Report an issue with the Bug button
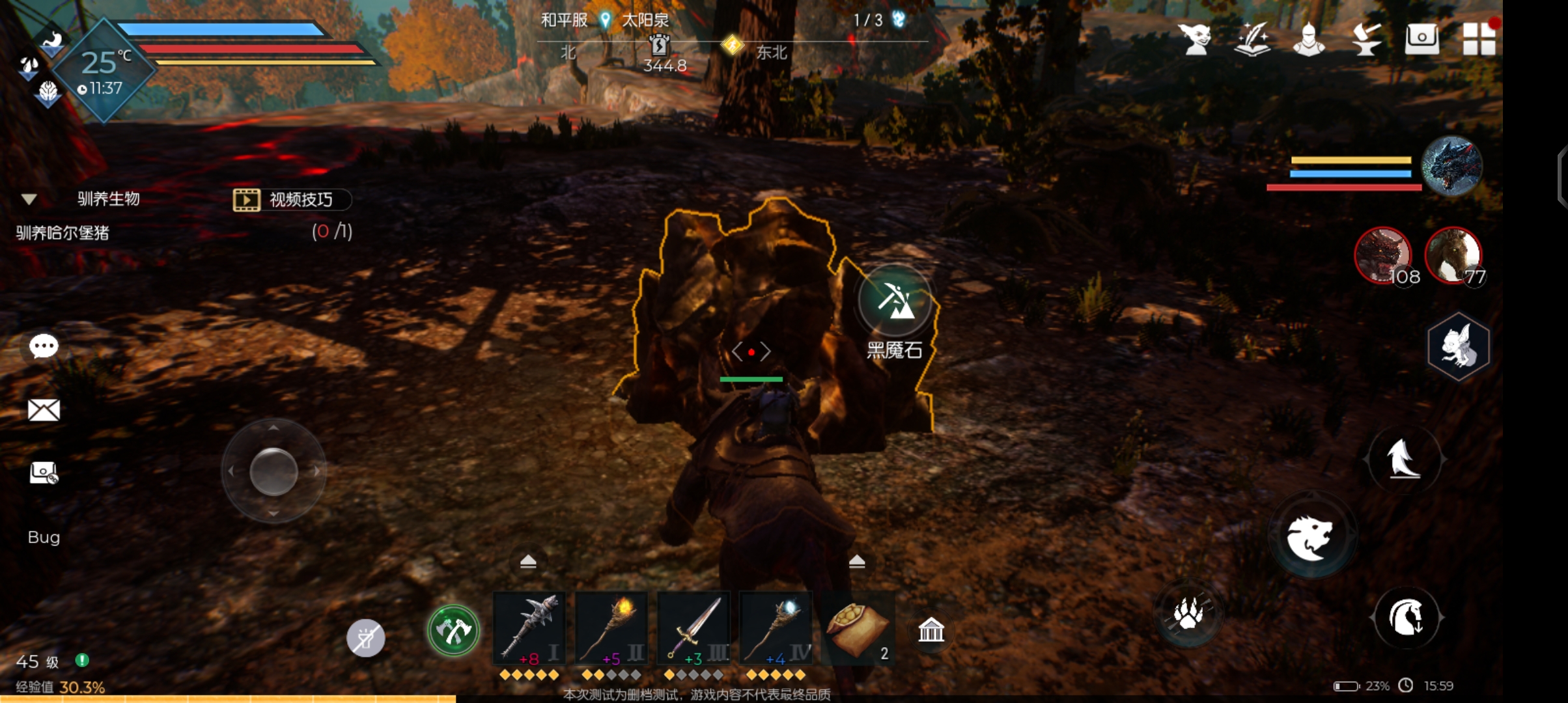1568x703 pixels. [44, 537]
